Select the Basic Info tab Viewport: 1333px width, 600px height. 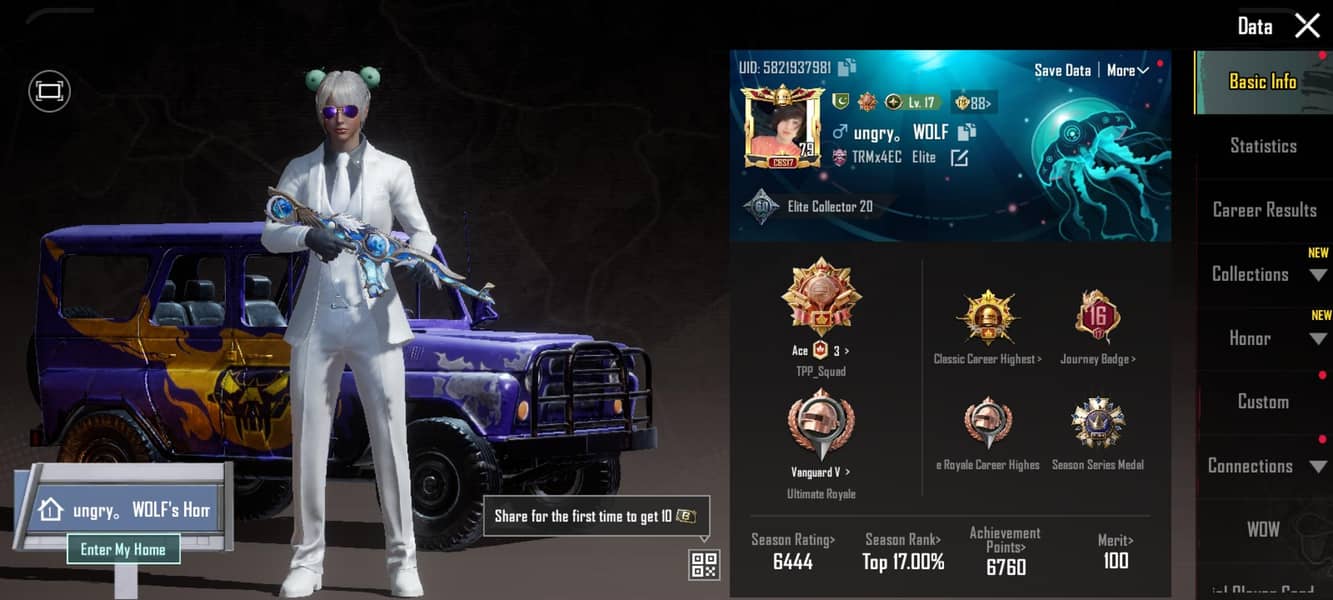pos(1262,82)
